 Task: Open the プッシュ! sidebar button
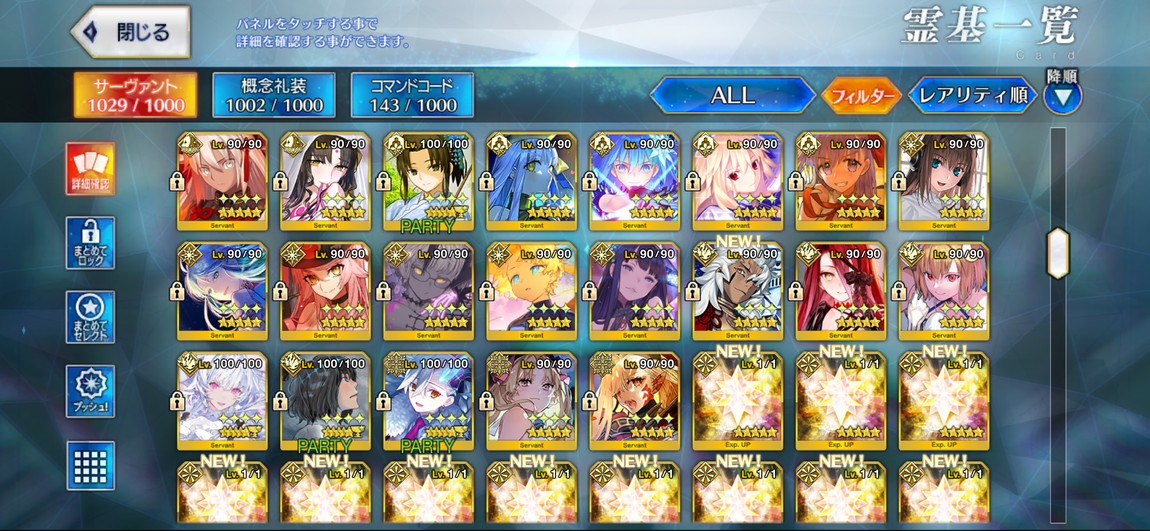click(90, 391)
